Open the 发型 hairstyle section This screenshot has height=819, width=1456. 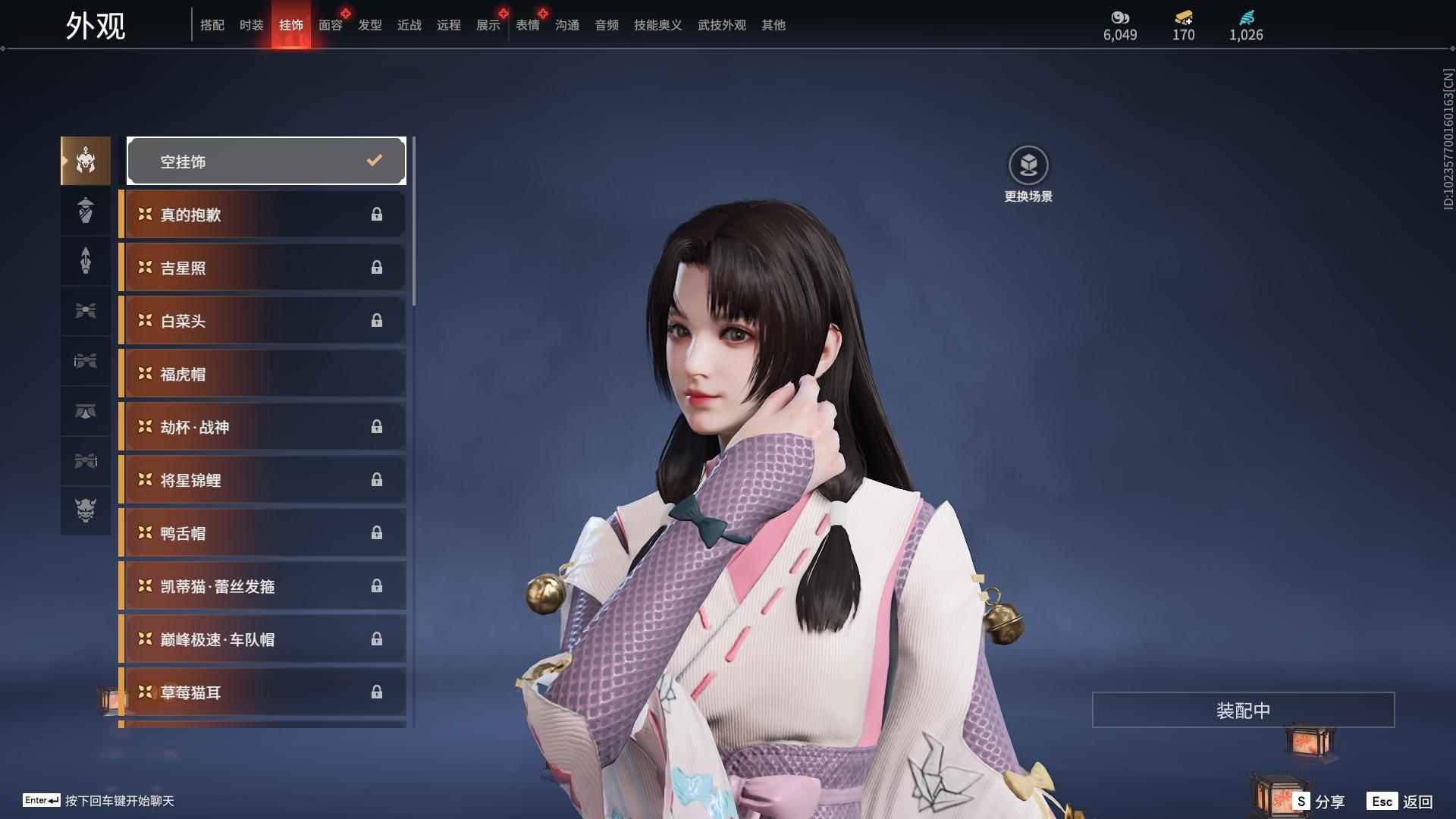369,25
